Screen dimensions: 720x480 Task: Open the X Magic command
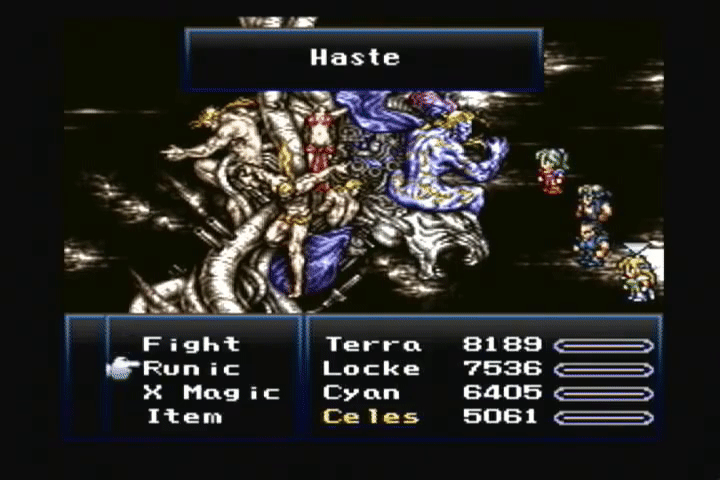point(211,393)
